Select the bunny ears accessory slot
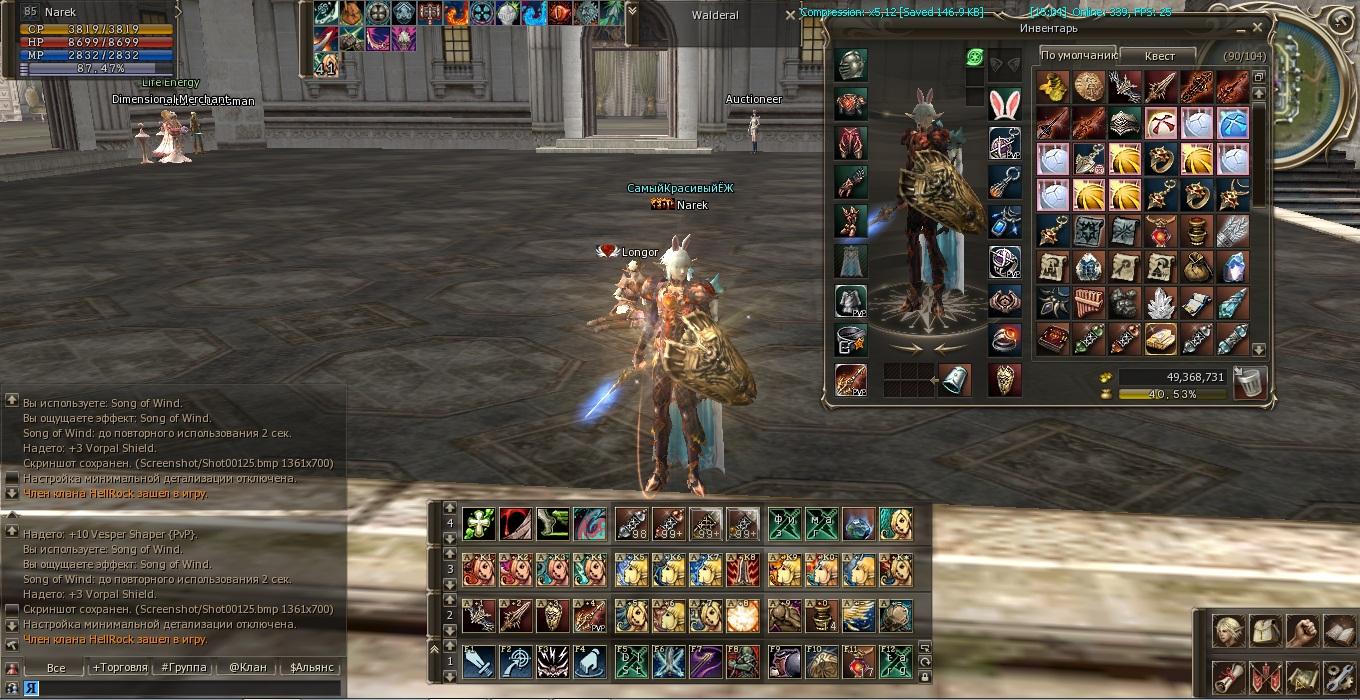The width and height of the screenshot is (1360, 700). (1004, 104)
